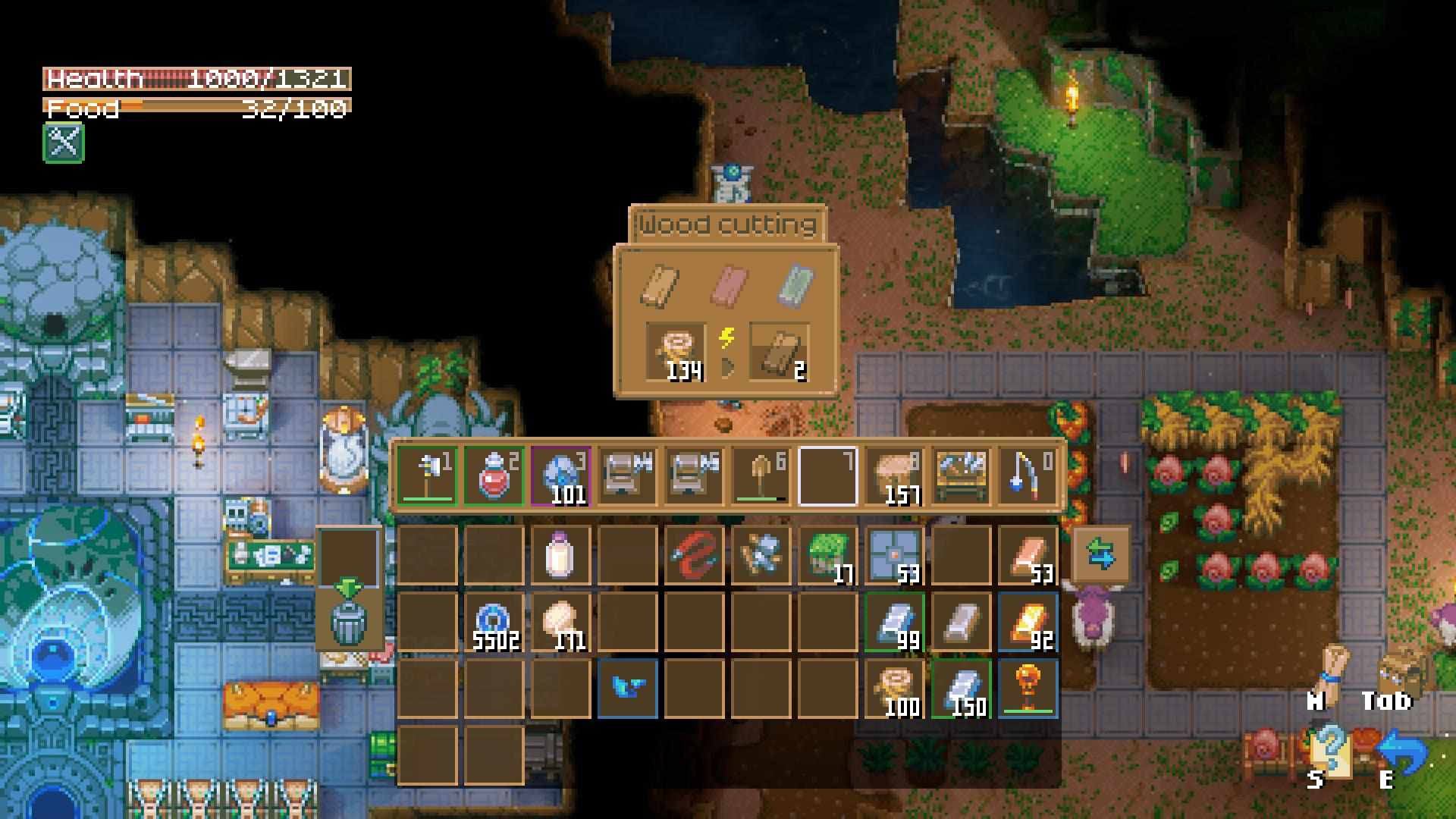This screenshot has height=819, width=1456.
Task: Click the quick-stack swap arrows button
Action: (x=1100, y=555)
